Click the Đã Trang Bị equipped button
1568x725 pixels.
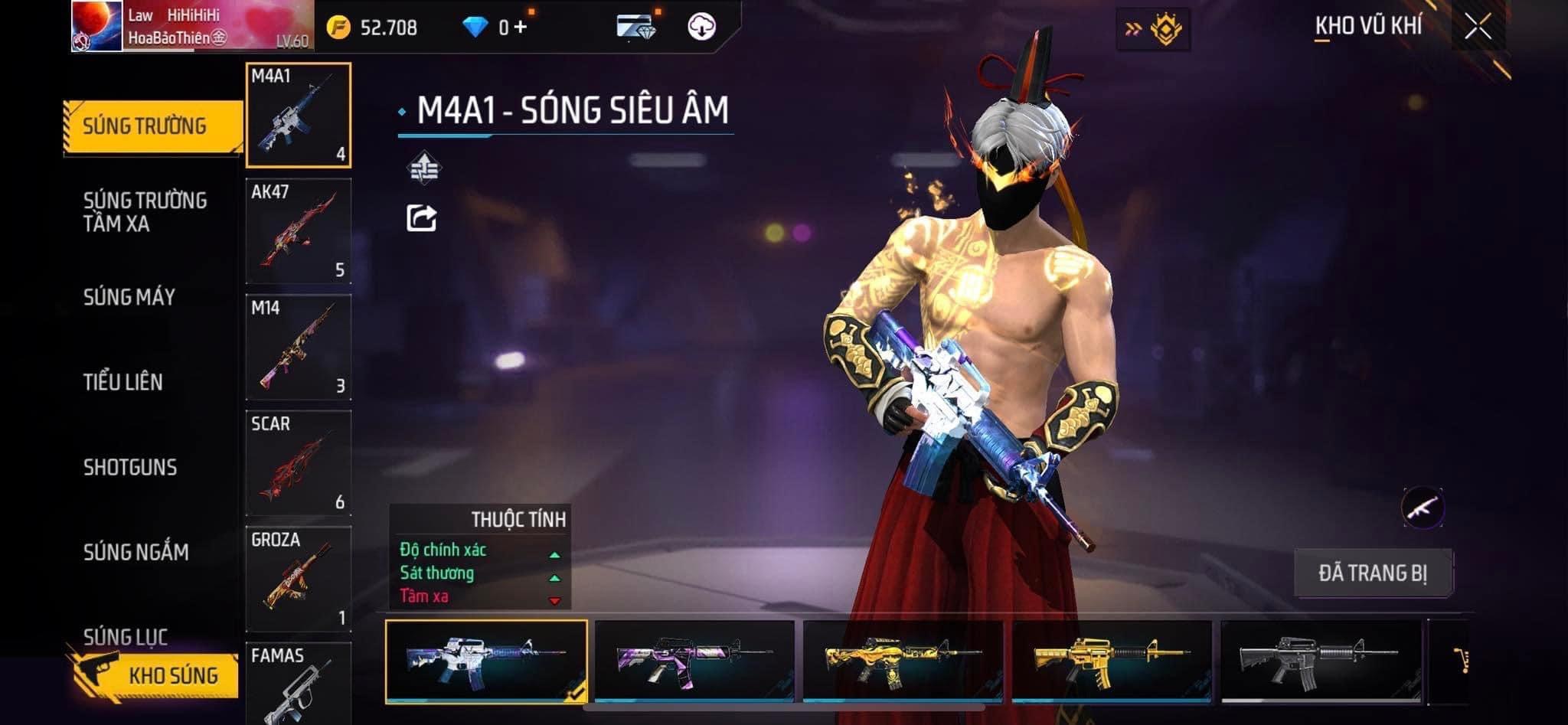pyautogui.click(x=1372, y=573)
